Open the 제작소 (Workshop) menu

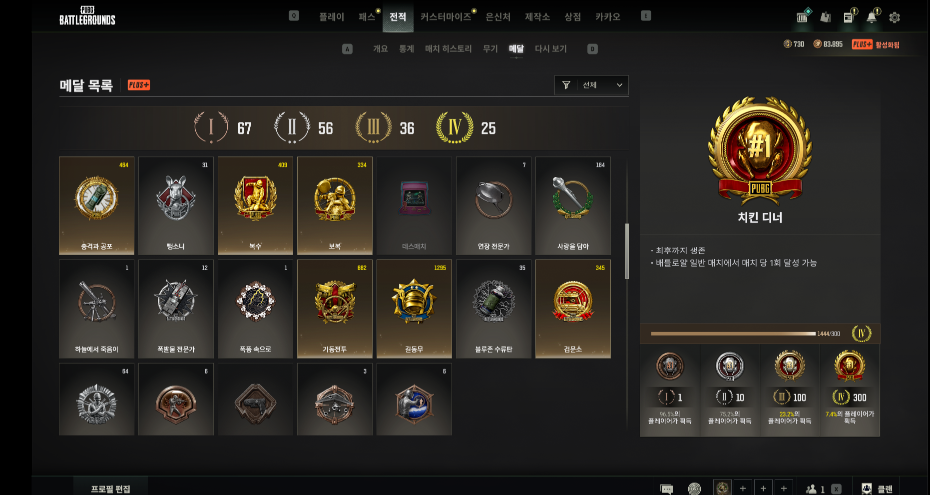point(539,17)
